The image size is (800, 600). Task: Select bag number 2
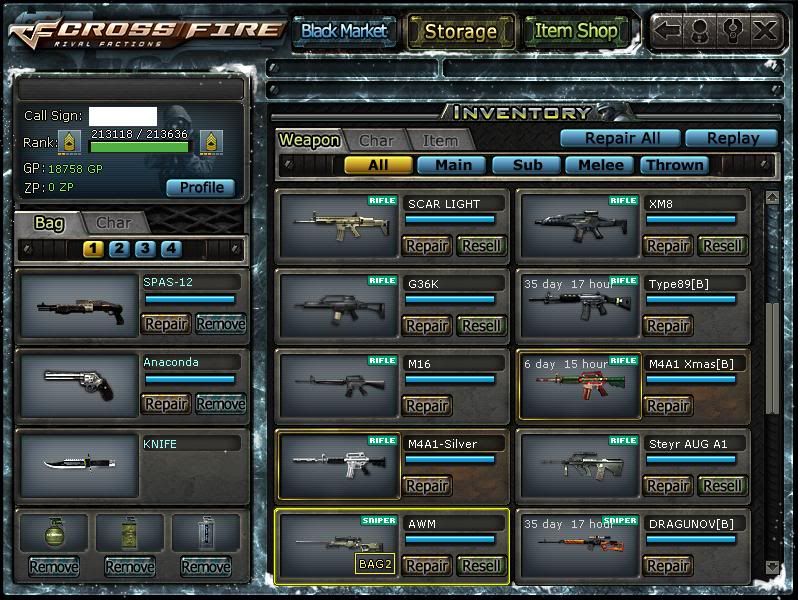[x=119, y=249]
